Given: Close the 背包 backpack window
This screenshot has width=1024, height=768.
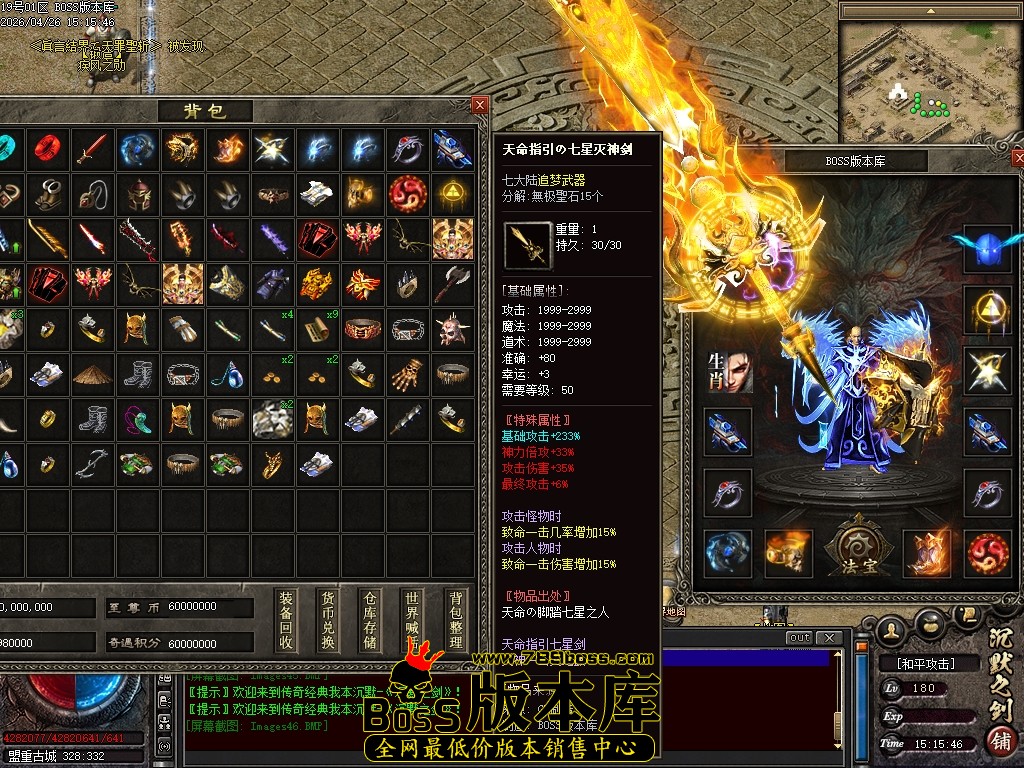Looking at the screenshot, I should (x=480, y=105).
